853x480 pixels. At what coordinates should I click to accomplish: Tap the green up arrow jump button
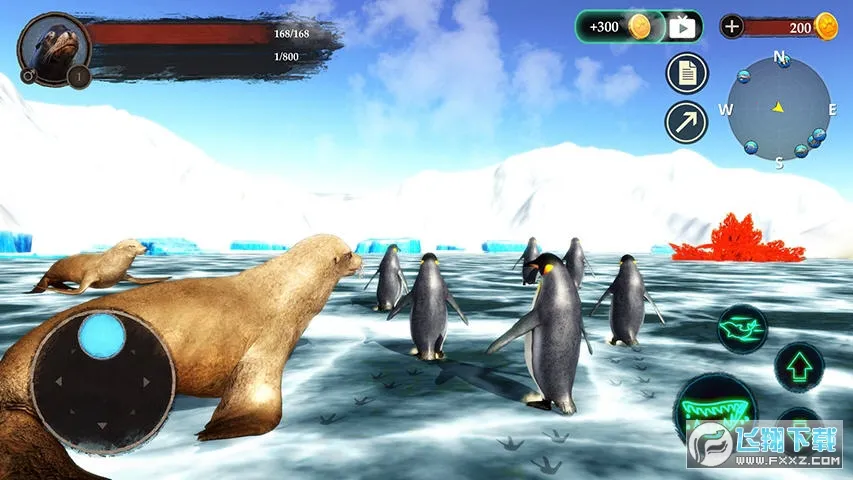click(799, 367)
